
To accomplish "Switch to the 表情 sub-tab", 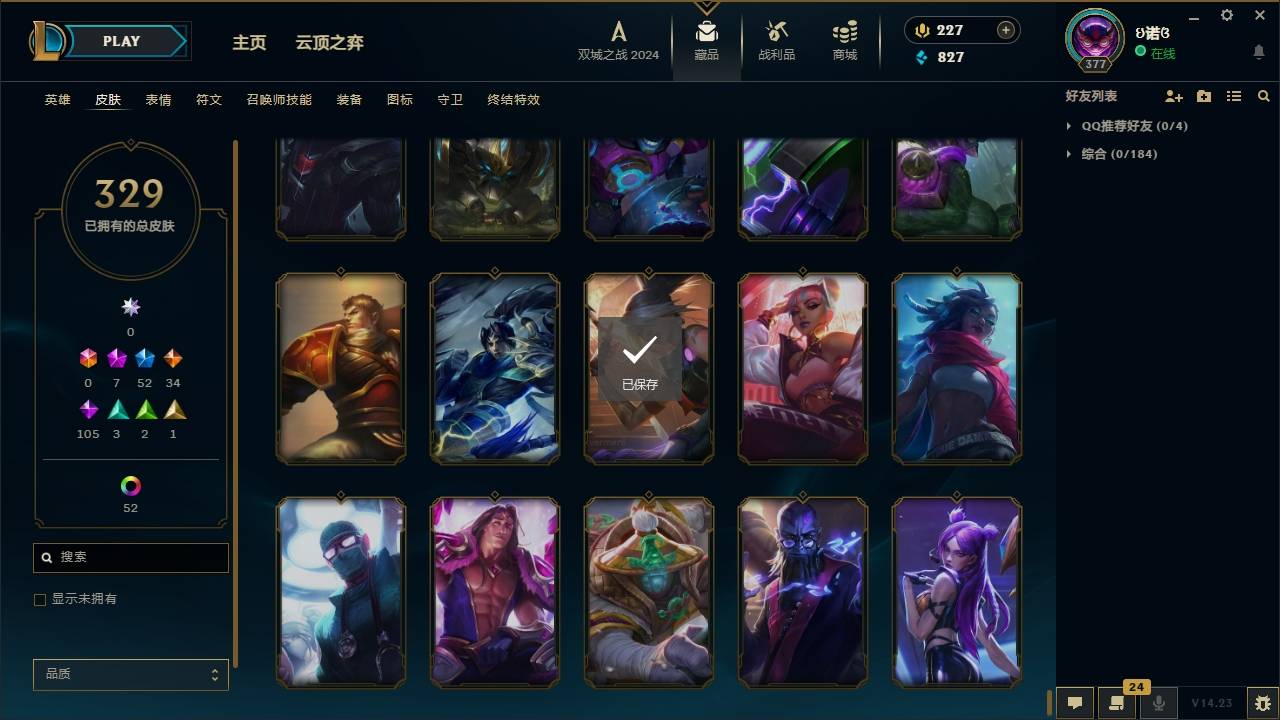I will pos(160,100).
